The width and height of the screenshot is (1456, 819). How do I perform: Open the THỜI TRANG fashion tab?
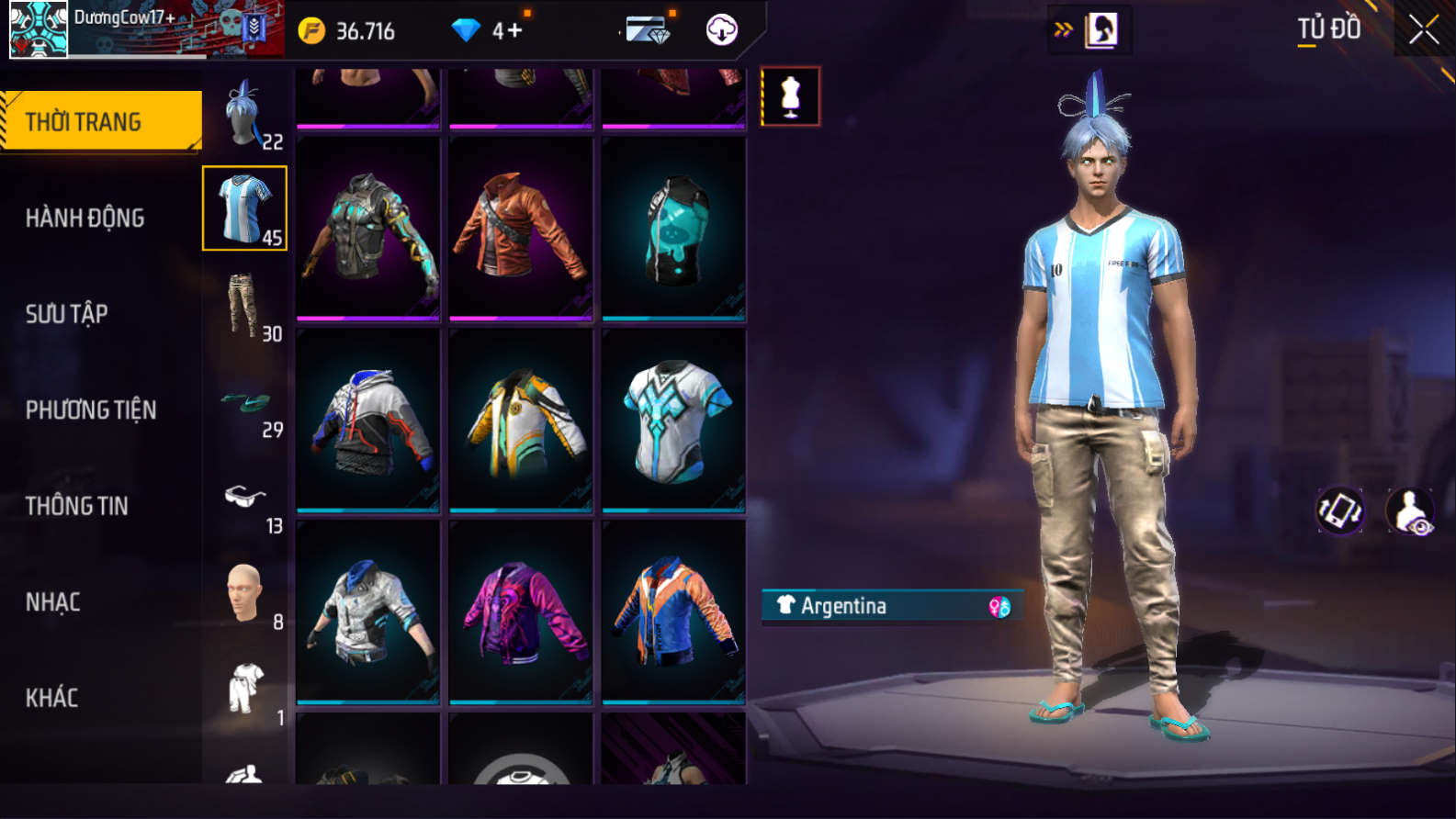click(x=101, y=121)
